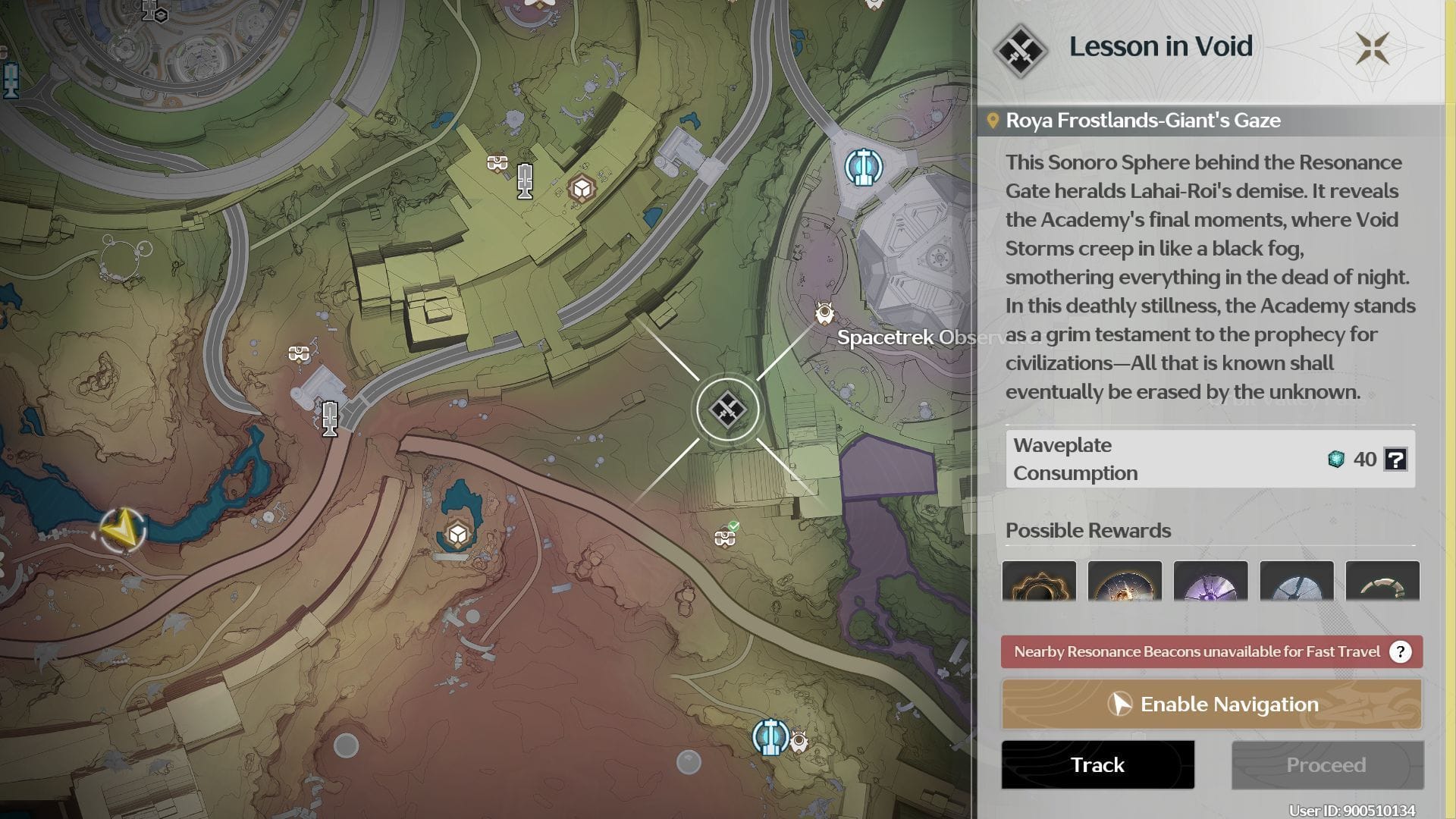Show Fast Travel unavailable help tooltip
Screen dimensions: 1456x819
[1400, 651]
